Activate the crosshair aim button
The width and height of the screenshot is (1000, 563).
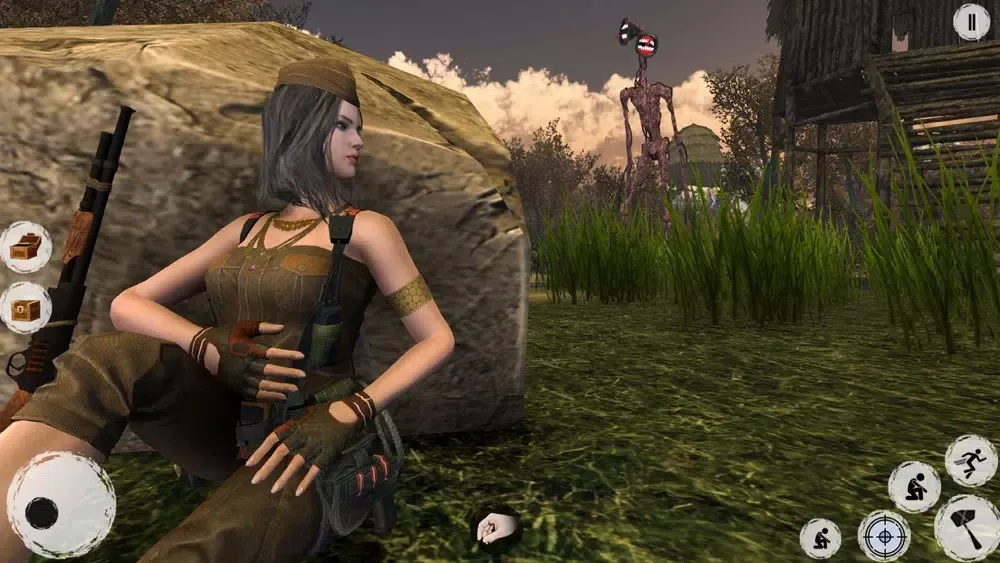pos(884,536)
